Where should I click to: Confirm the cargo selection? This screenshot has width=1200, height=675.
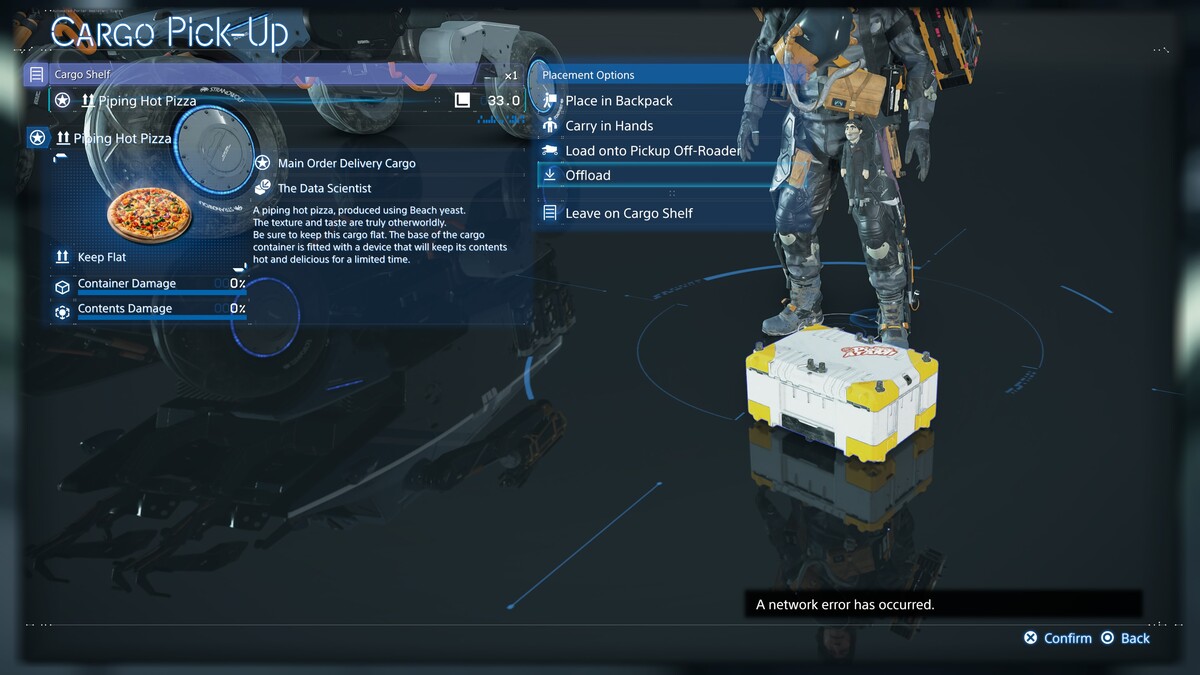coord(1058,638)
